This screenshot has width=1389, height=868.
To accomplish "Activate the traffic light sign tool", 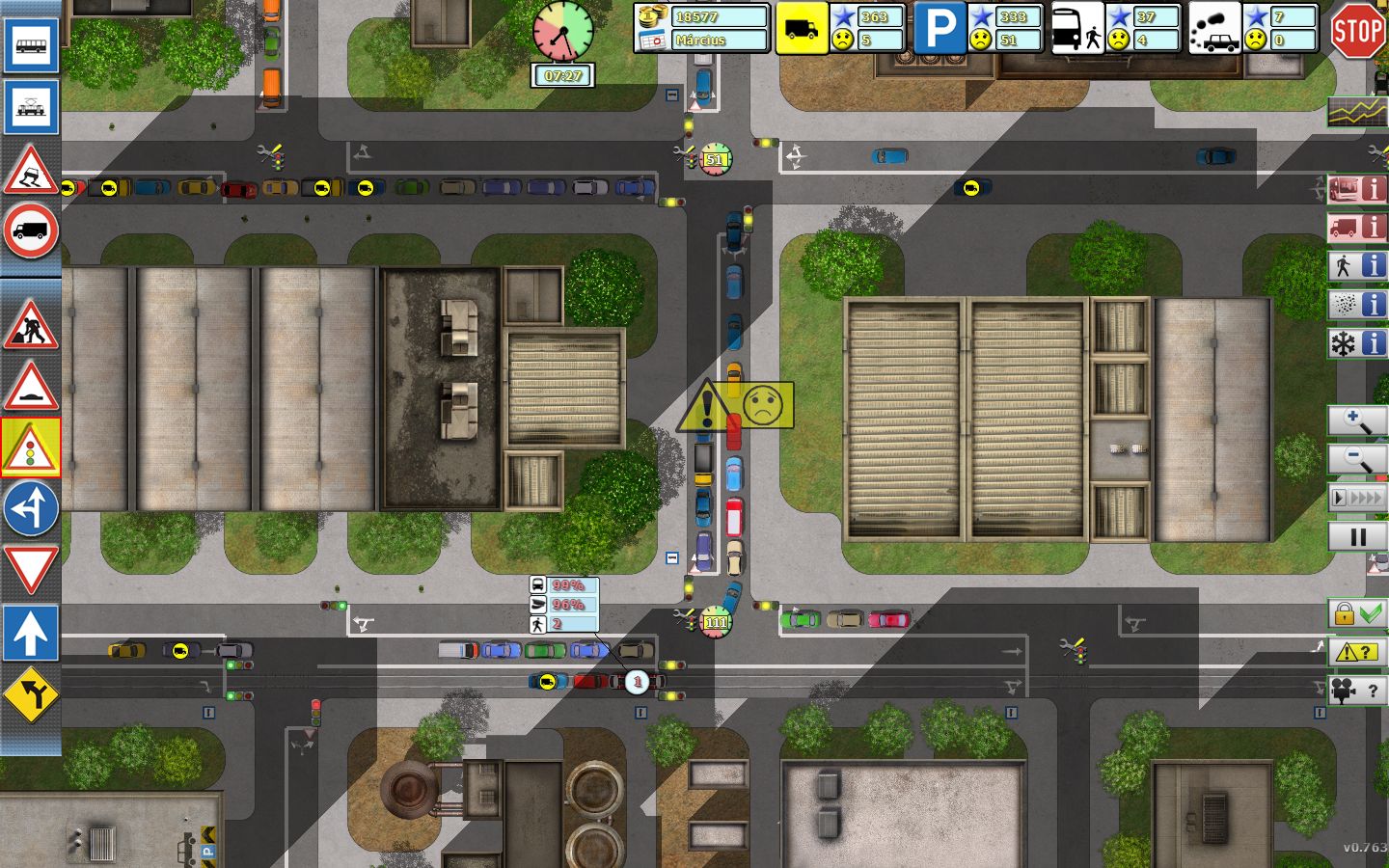I will (x=31, y=448).
